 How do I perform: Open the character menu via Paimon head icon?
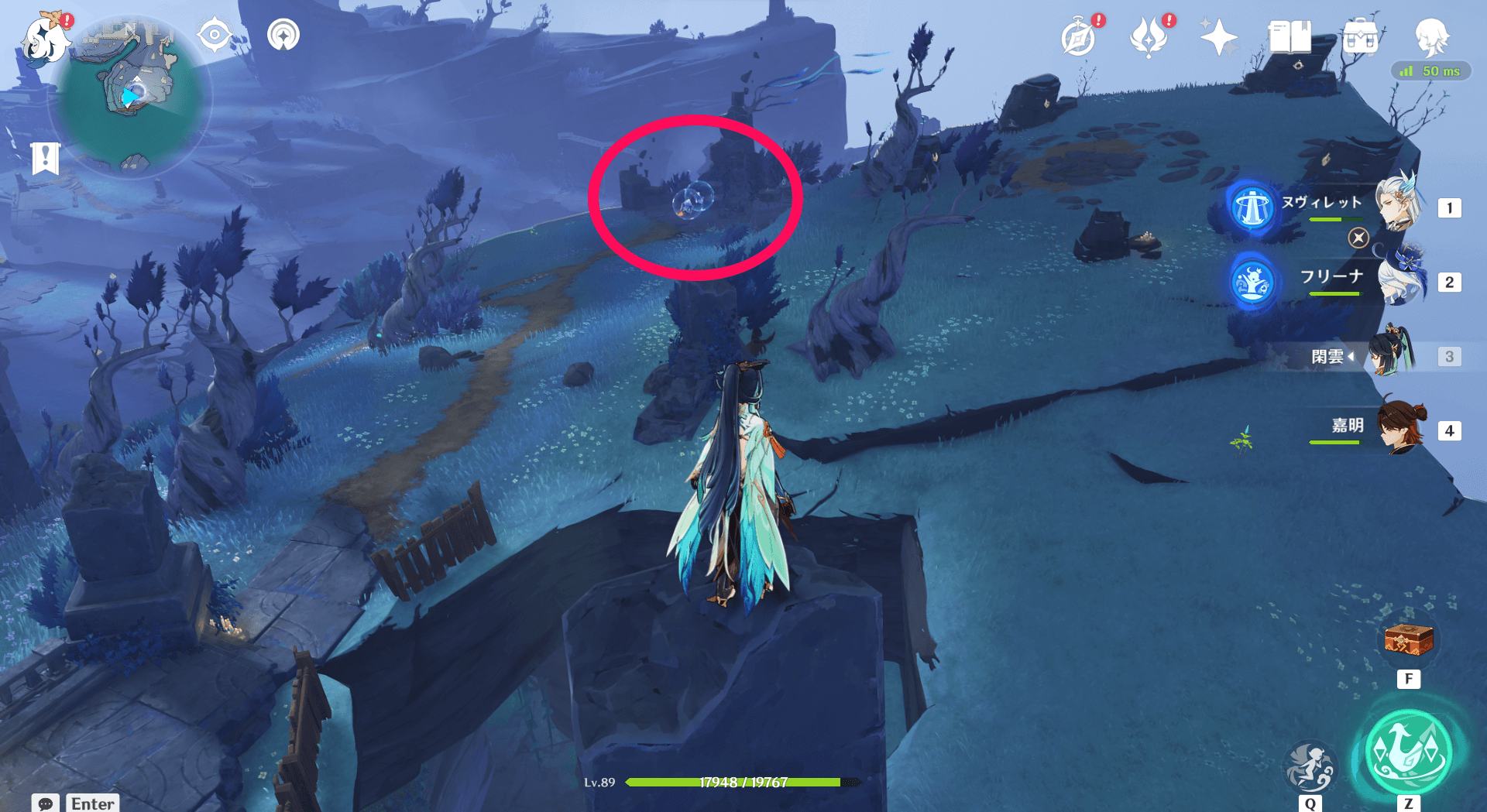(1434, 36)
